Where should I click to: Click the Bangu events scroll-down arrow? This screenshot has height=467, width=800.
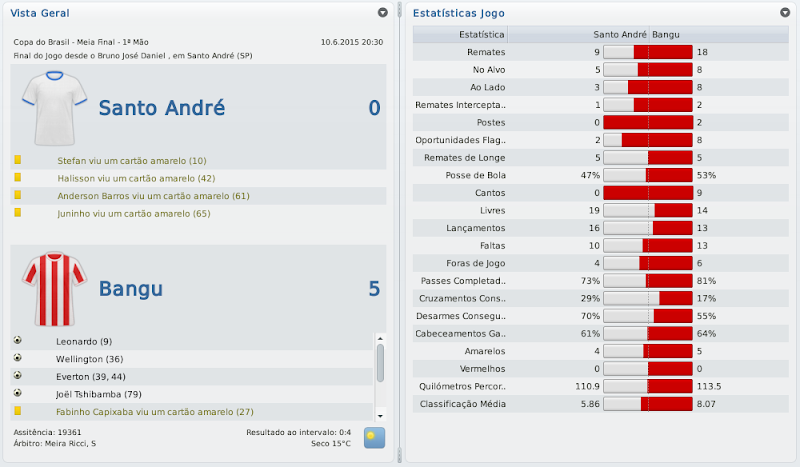[380, 414]
